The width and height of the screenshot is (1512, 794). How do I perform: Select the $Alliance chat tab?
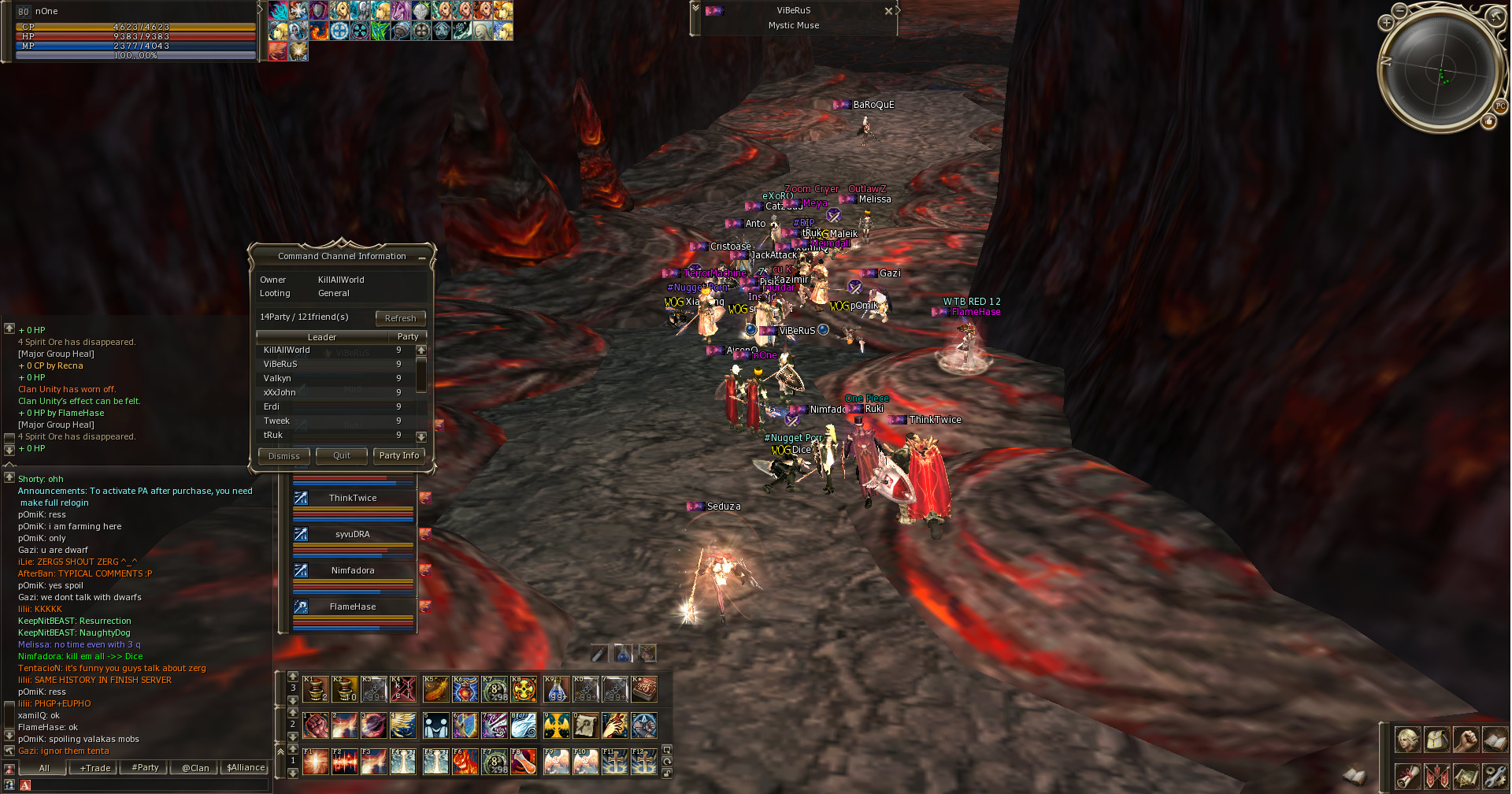[246, 768]
